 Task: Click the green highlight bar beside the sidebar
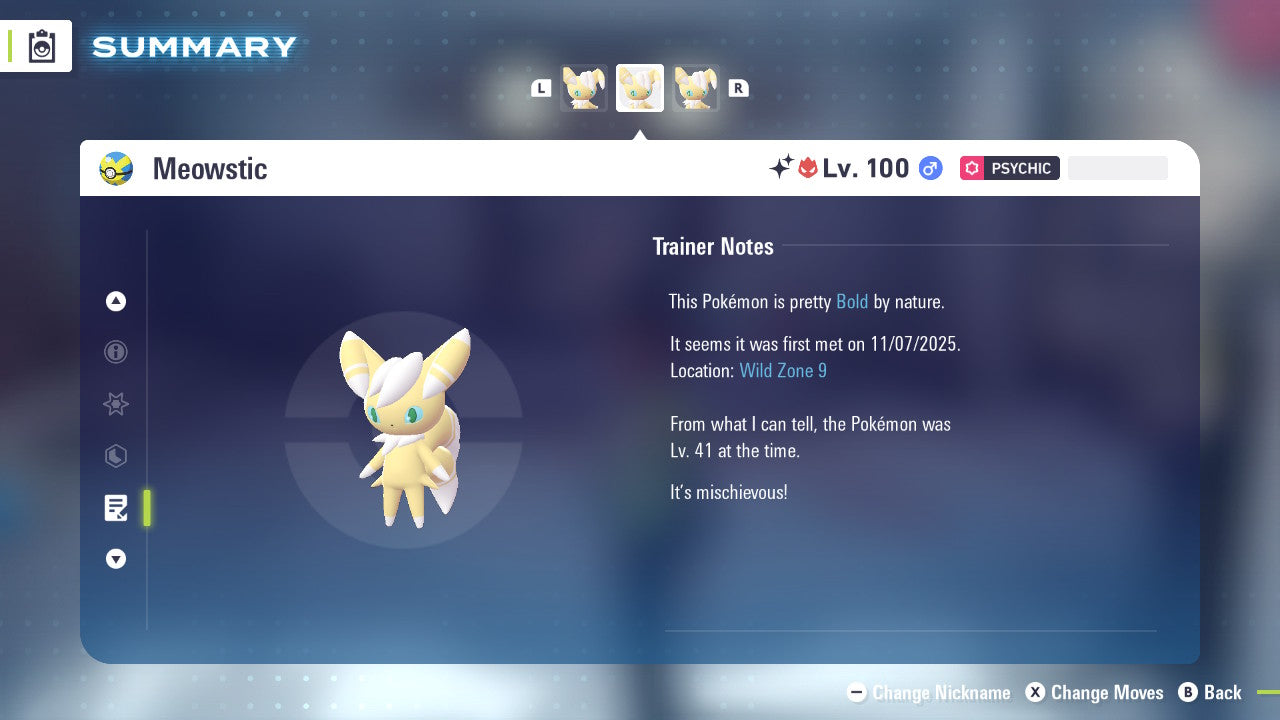point(147,508)
